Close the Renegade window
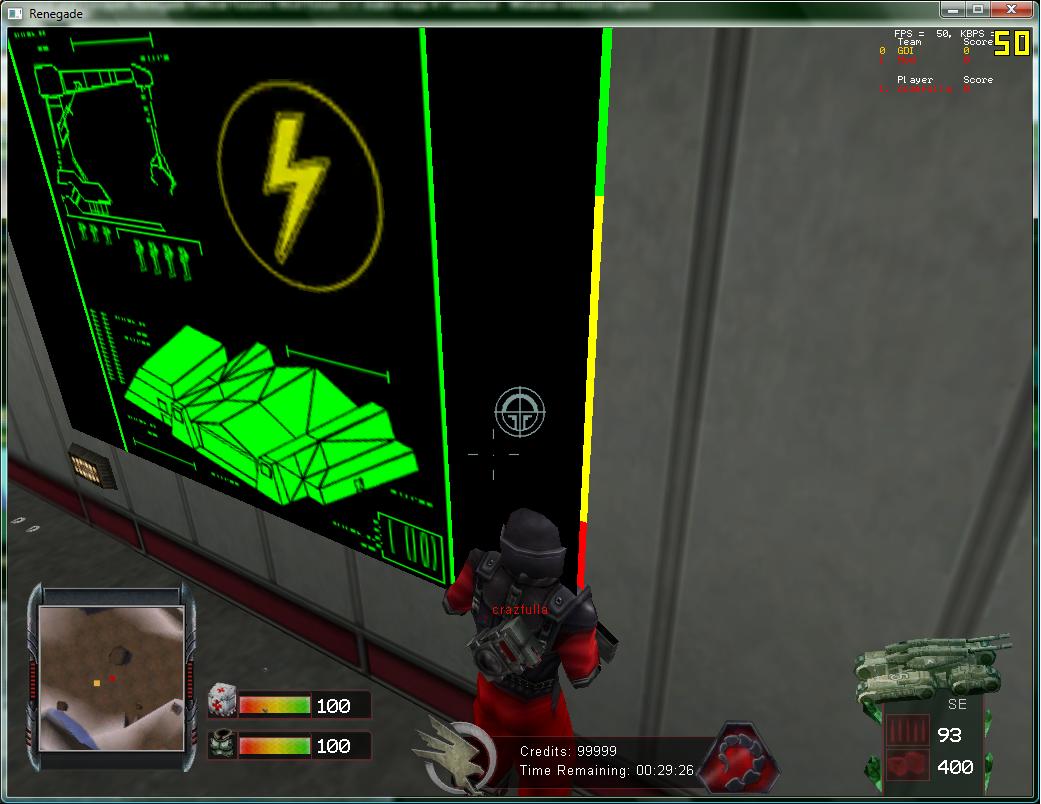Viewport: 1041px width, 804px height. [x=1013, y=10]
